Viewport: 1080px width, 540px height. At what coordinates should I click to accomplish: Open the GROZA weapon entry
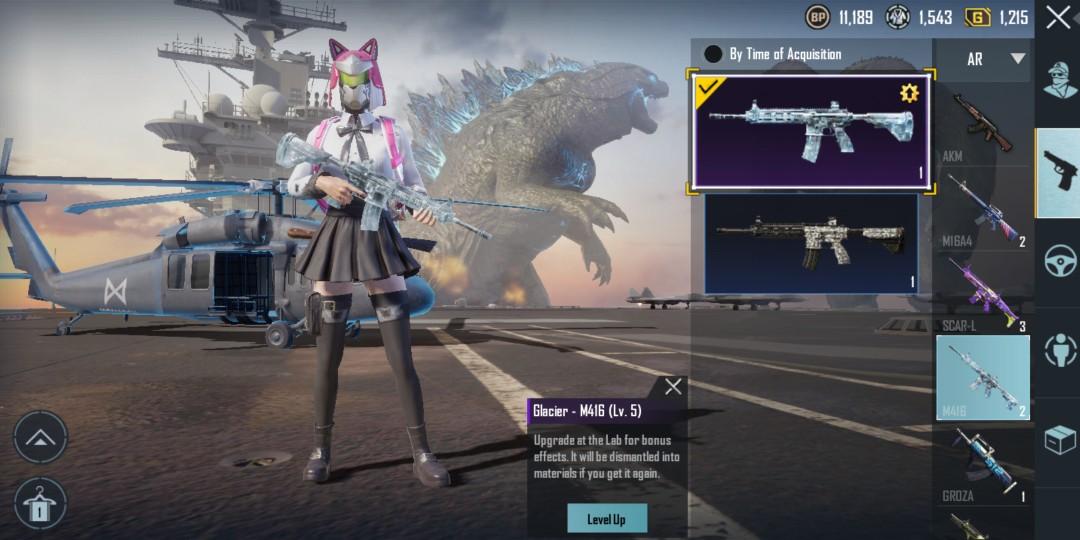(983, 464)
